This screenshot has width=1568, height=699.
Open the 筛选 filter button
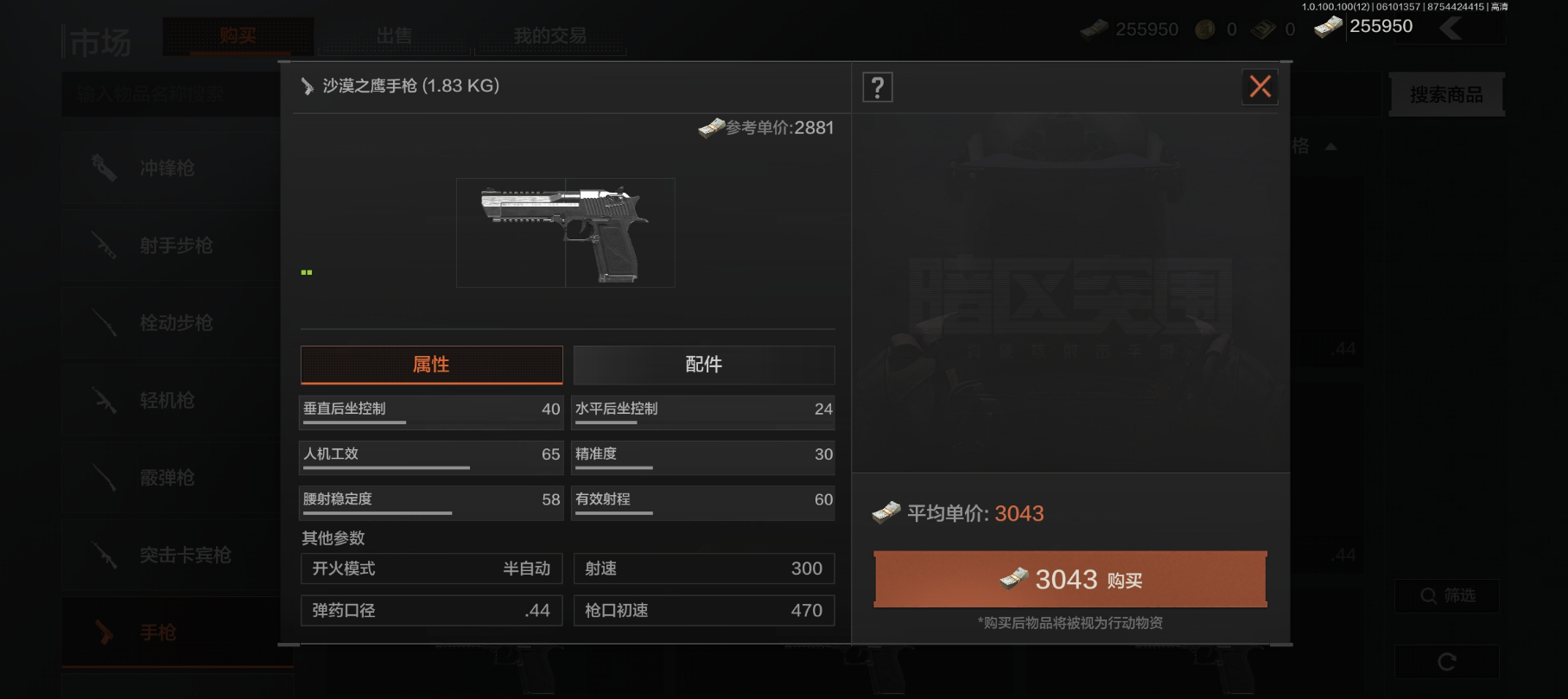point(1446,595)
